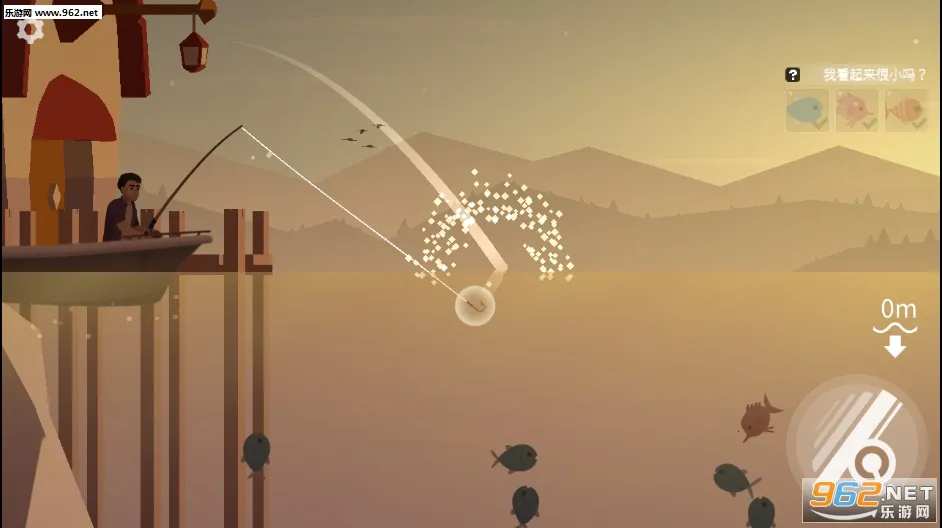Open the quest title "我看起来很小吗?"
The height and width of the screenshot is (528, 942).
pos(875,74)
